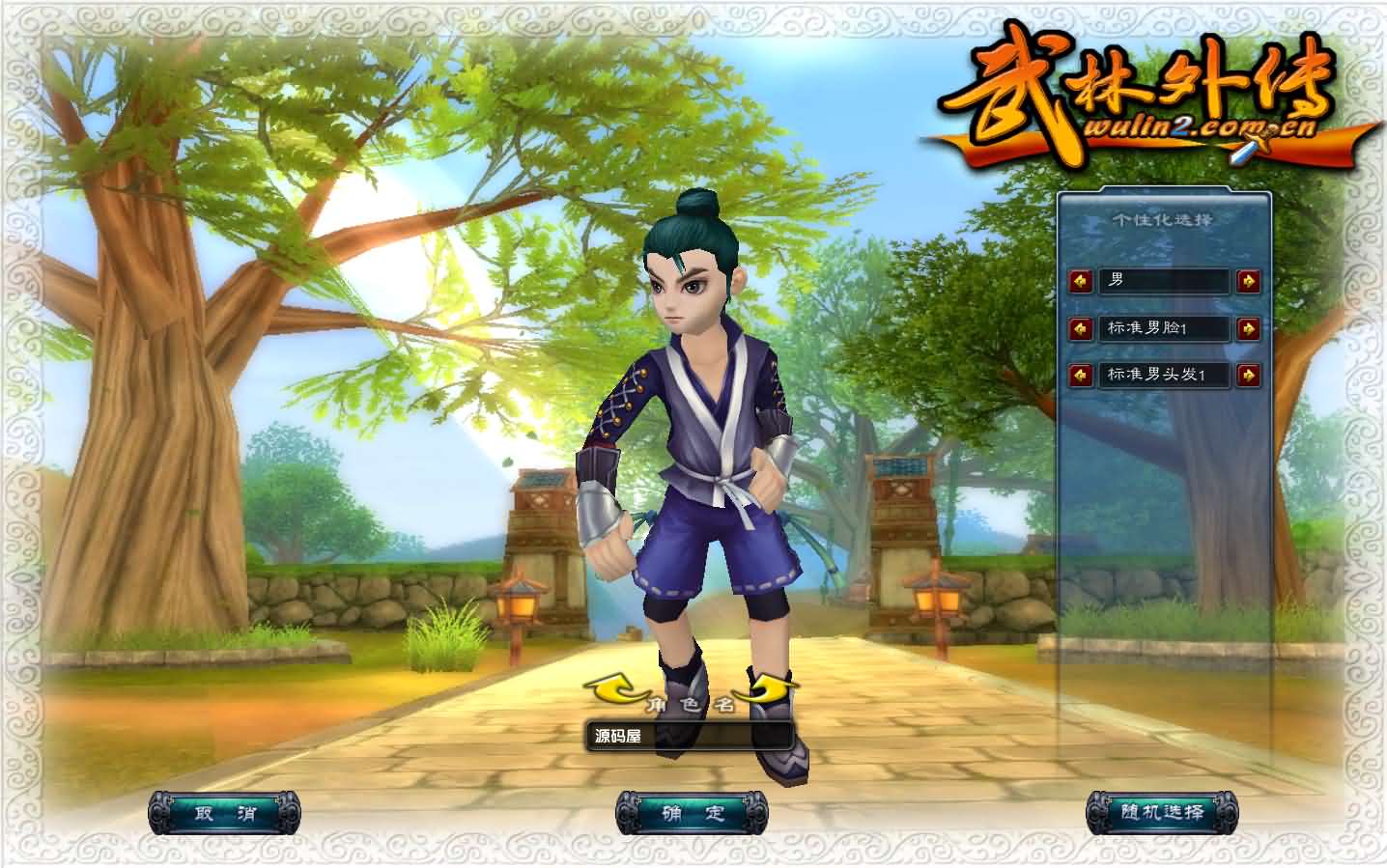Open the face selector showing 标准男脸1

tap(1163, 329)
